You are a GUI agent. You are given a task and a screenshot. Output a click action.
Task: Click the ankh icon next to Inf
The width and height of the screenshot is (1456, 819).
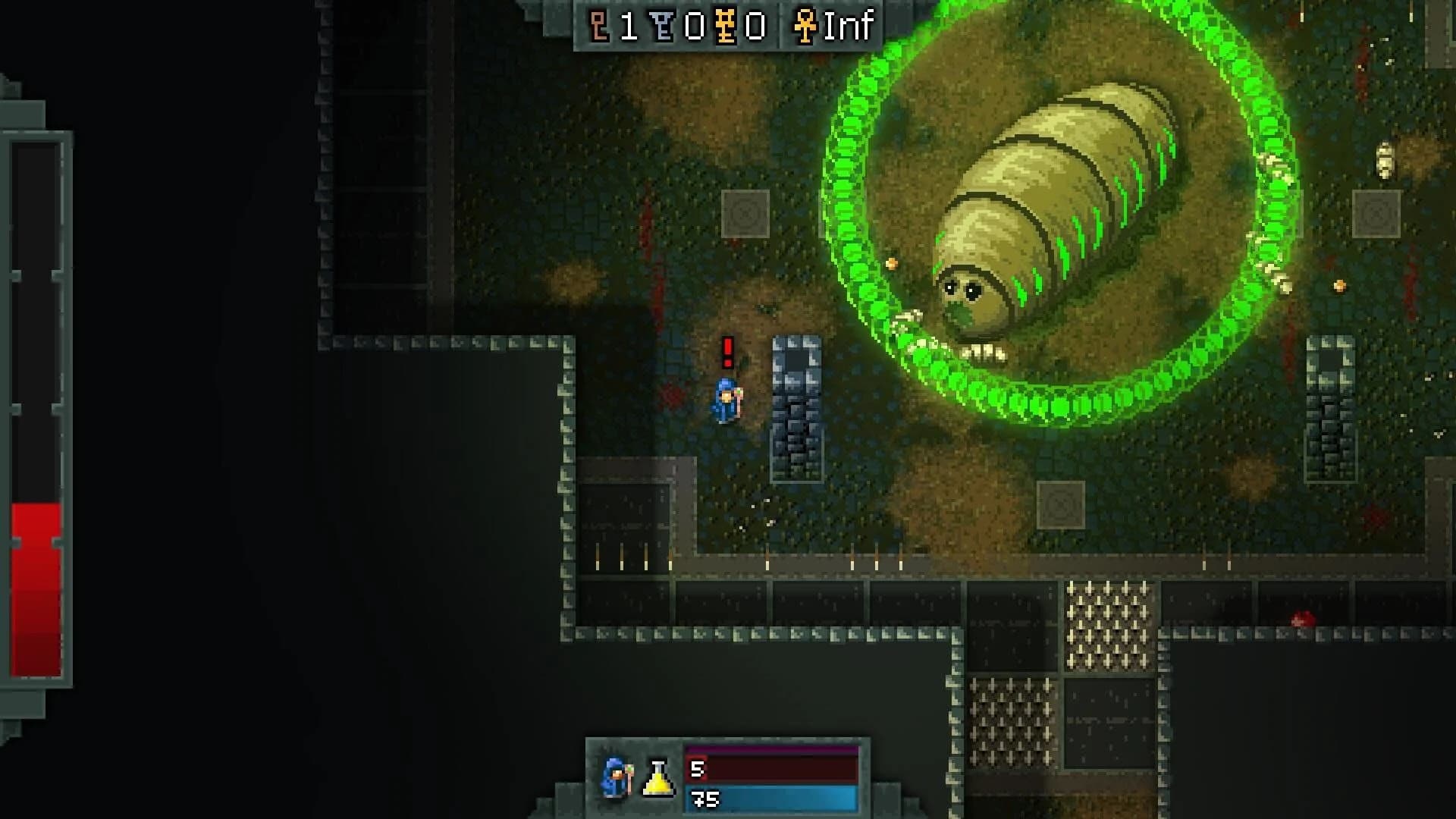click(x=806, y=27)
